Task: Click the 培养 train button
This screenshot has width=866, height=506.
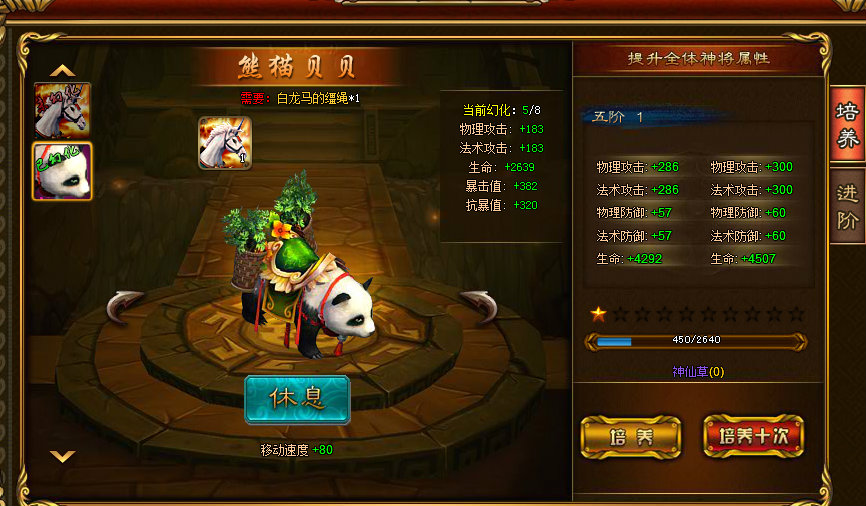Action: (630, 436)
